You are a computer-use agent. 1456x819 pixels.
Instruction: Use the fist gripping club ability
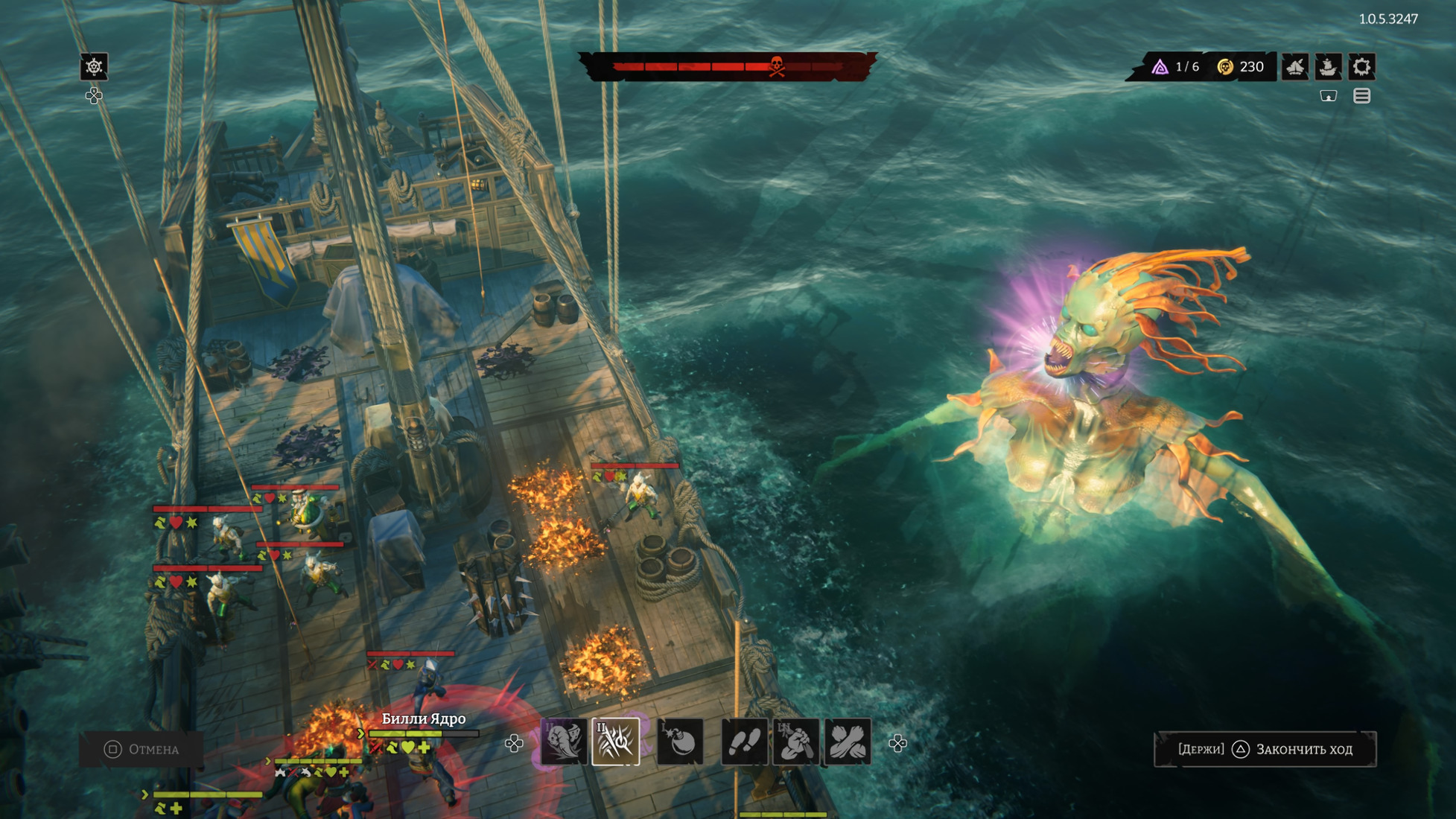[x=796, y=742]
